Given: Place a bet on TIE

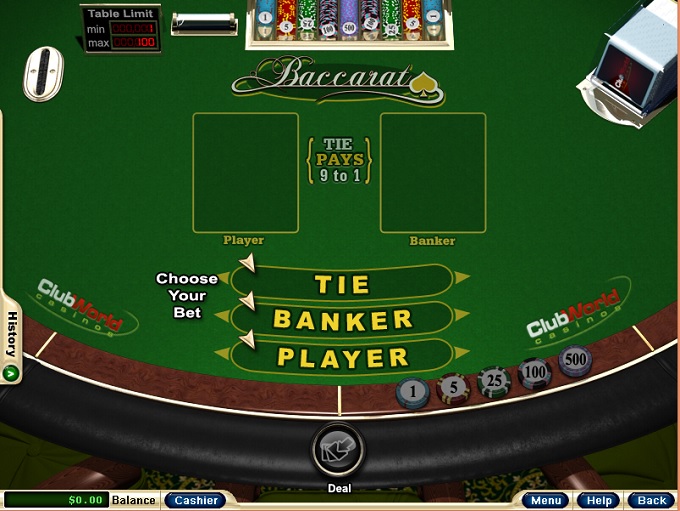Looking at the screenshot, I should click(x=343, y=283).
